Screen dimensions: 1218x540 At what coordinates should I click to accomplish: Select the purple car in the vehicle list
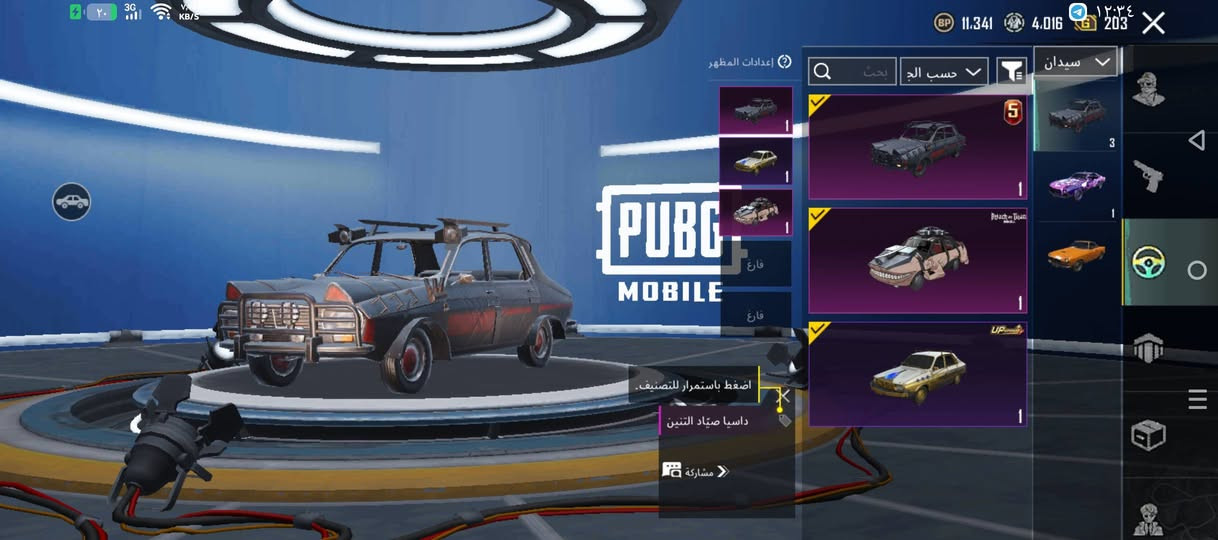pyautogui.click(x=1076, y=185)
